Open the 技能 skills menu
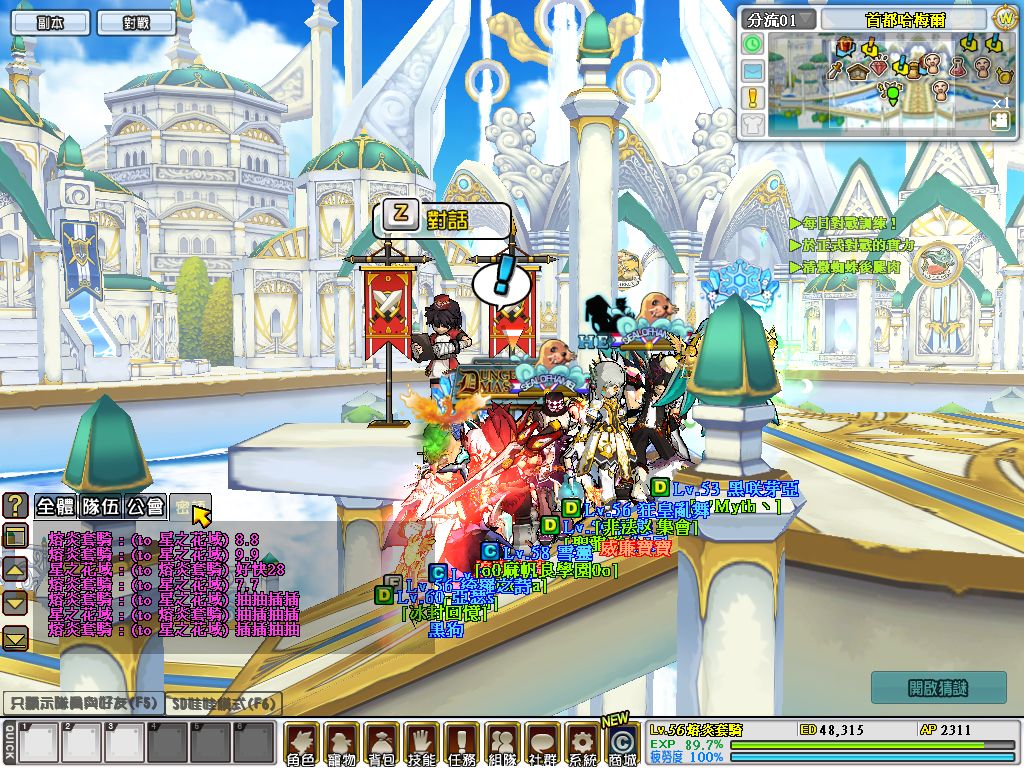This screenshot has width=1024, height=768. coord(421,743)
